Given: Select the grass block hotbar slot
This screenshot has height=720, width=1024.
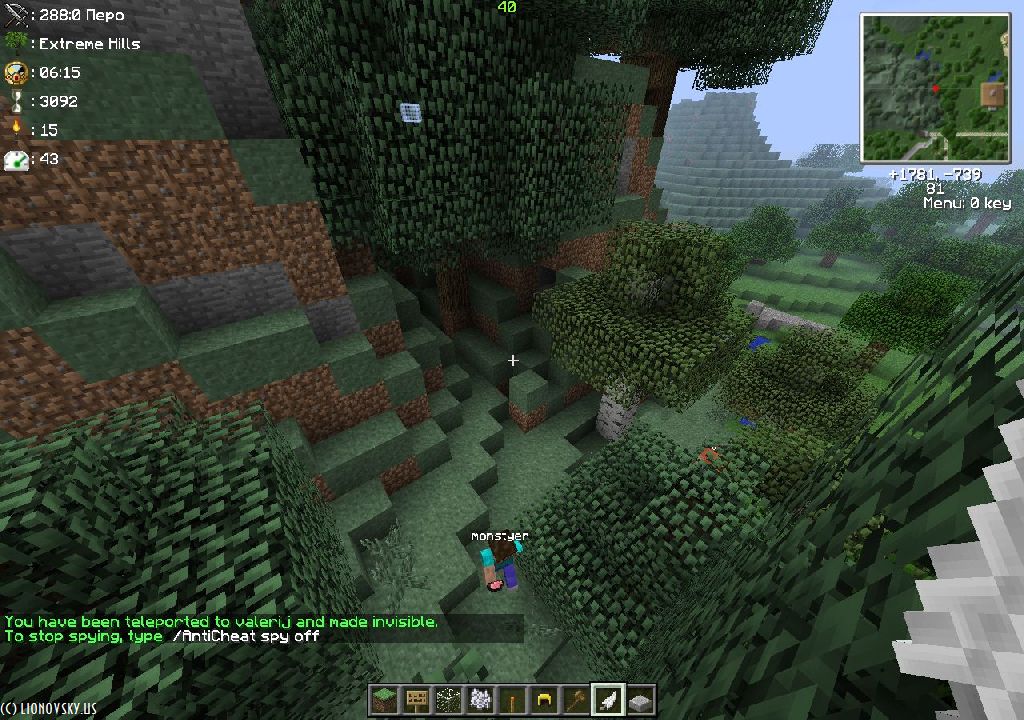Looking at the screenshot, I should click(383, 700).
